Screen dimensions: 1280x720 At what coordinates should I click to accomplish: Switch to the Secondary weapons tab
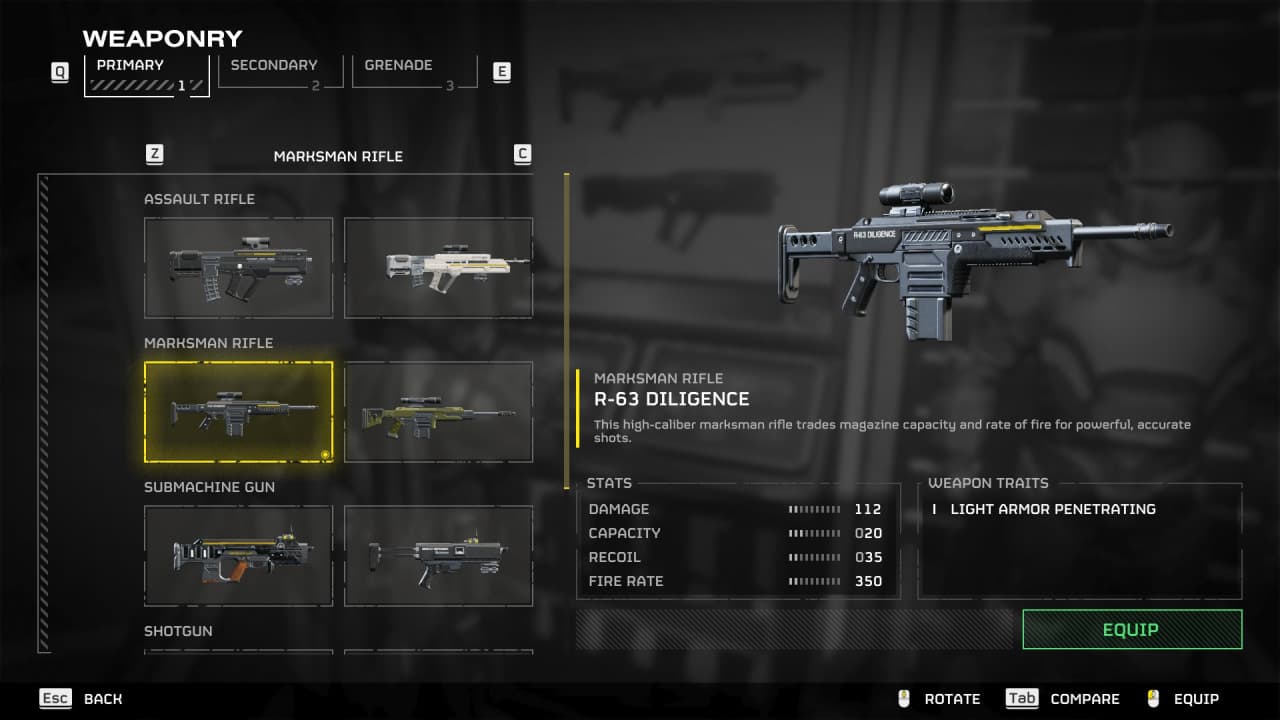279,72
